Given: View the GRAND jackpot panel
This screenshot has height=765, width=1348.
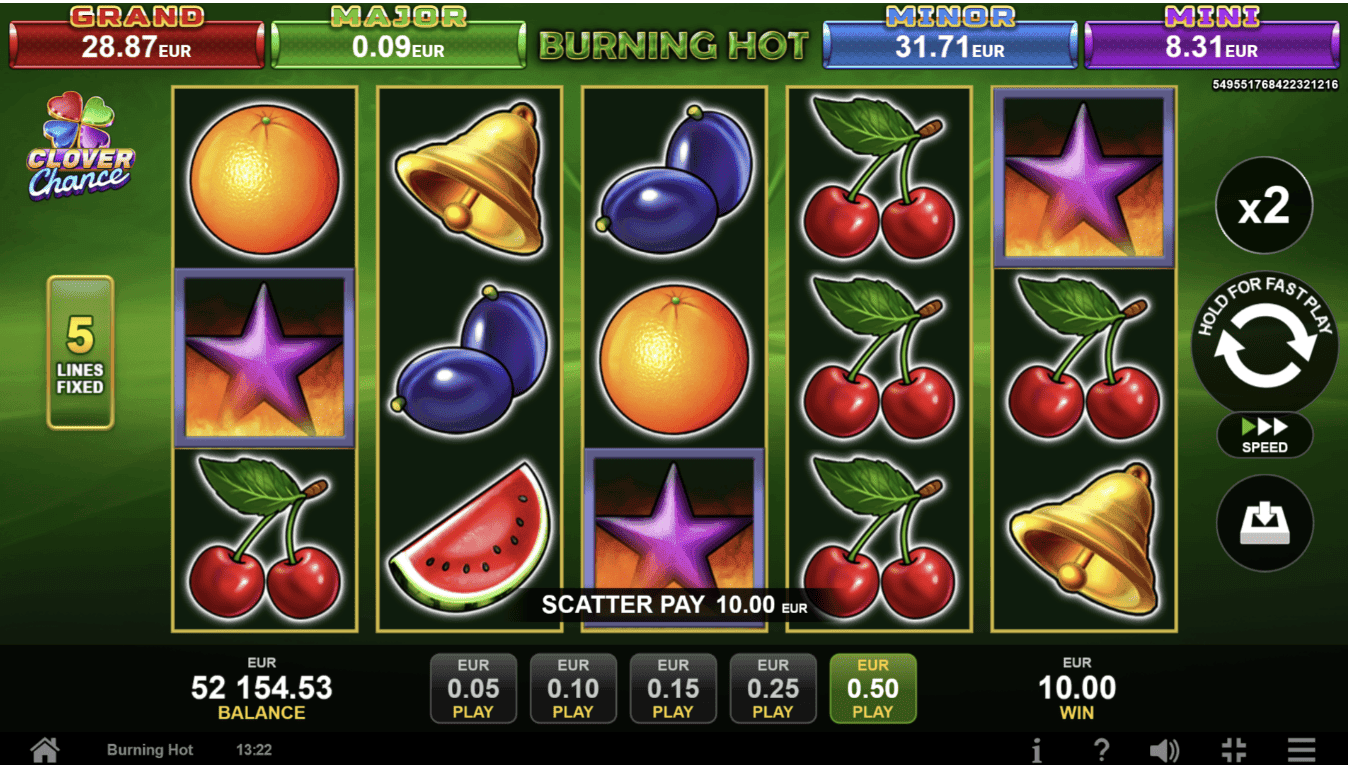Looking at the screenshot, I should [x=137, y=41].
